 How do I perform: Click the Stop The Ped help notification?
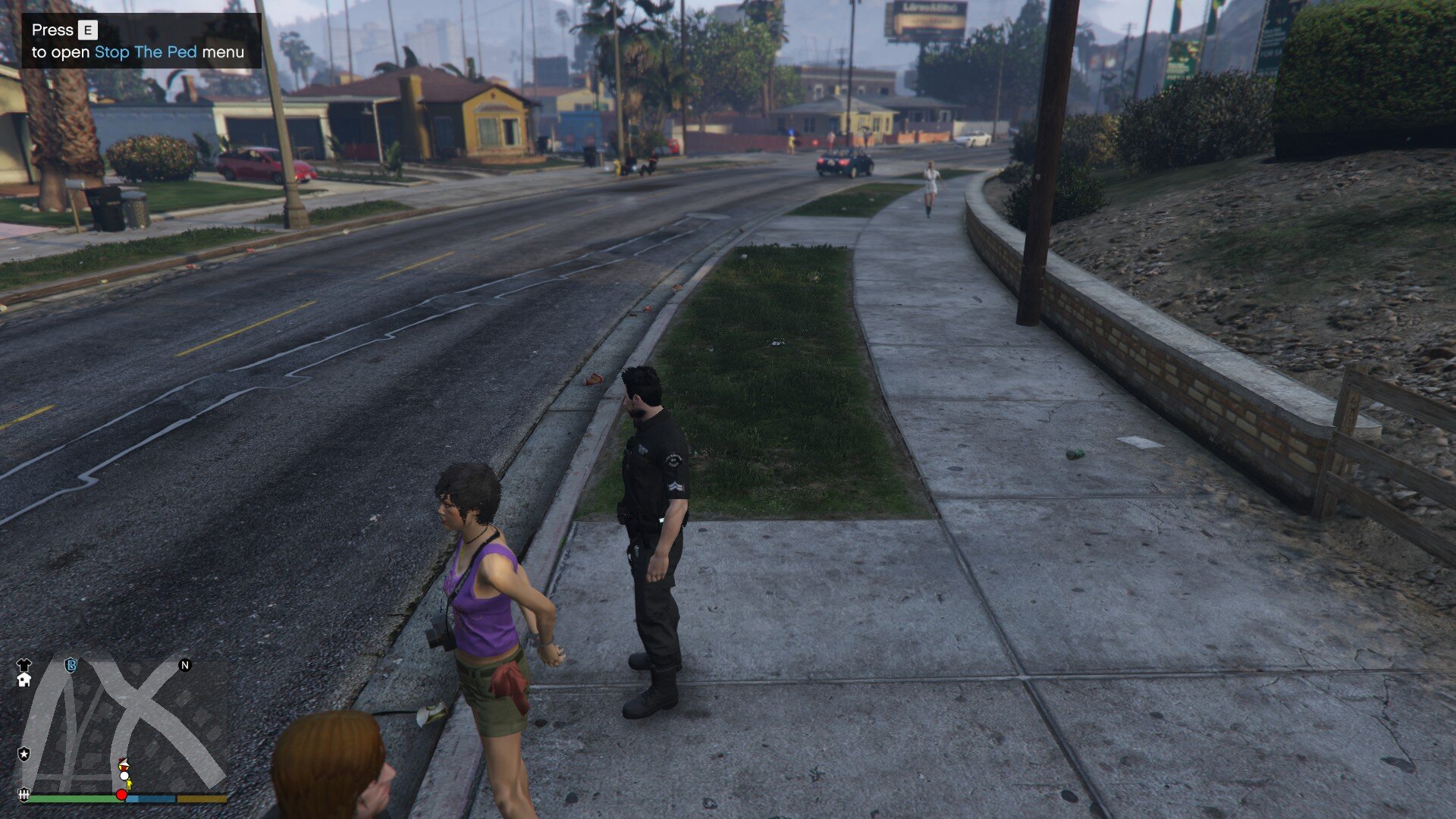pos(141,41)
